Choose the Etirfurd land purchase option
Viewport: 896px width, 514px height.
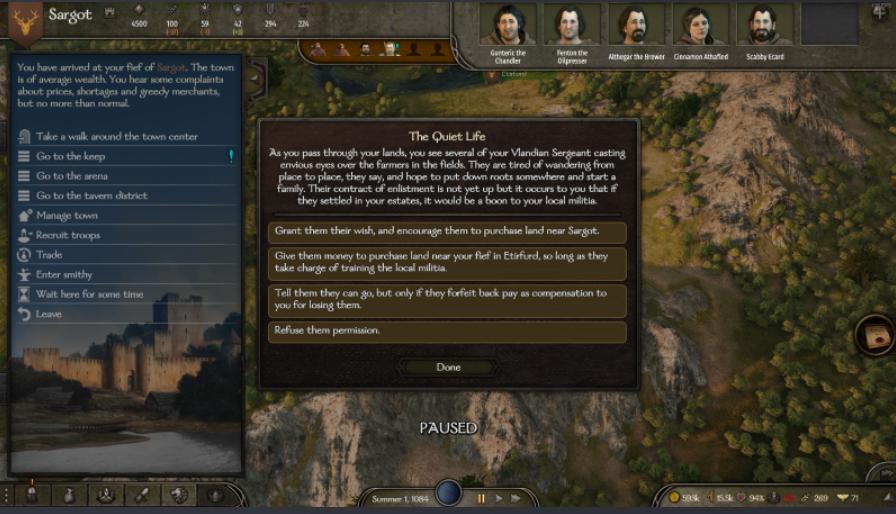(x=447, y=263)
